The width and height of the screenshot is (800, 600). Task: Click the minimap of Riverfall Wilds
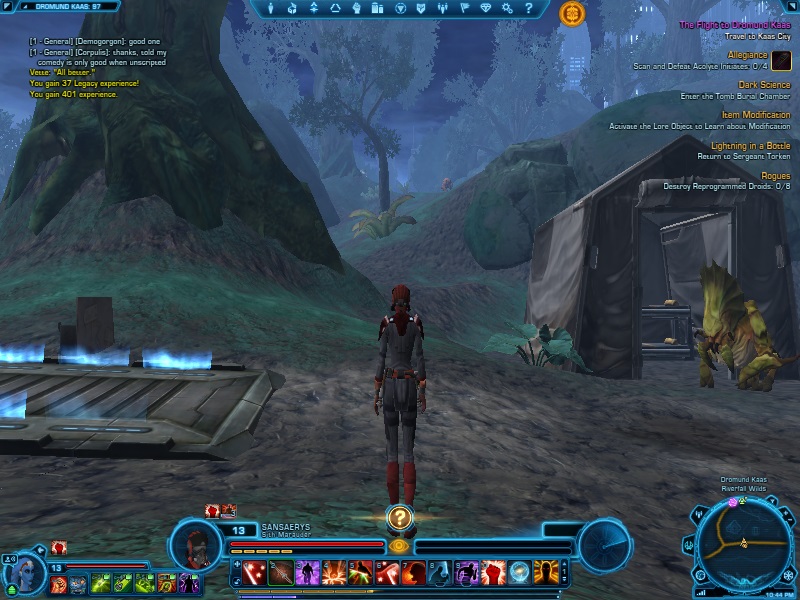[744, 545]
